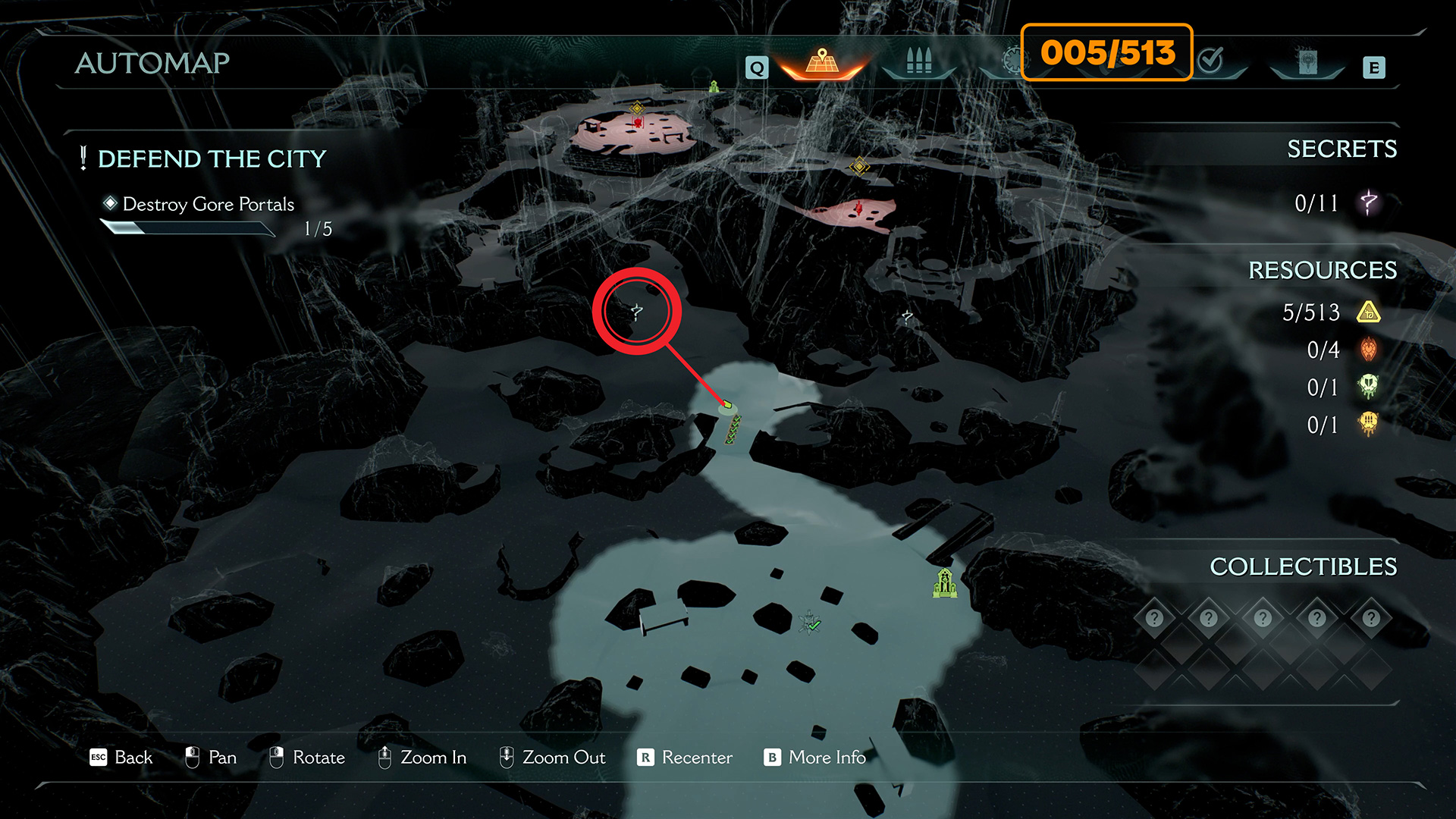The width and height of the screenshot is (1456, 819).
Task: Open the codex book tab
Action: point(1307,62)
